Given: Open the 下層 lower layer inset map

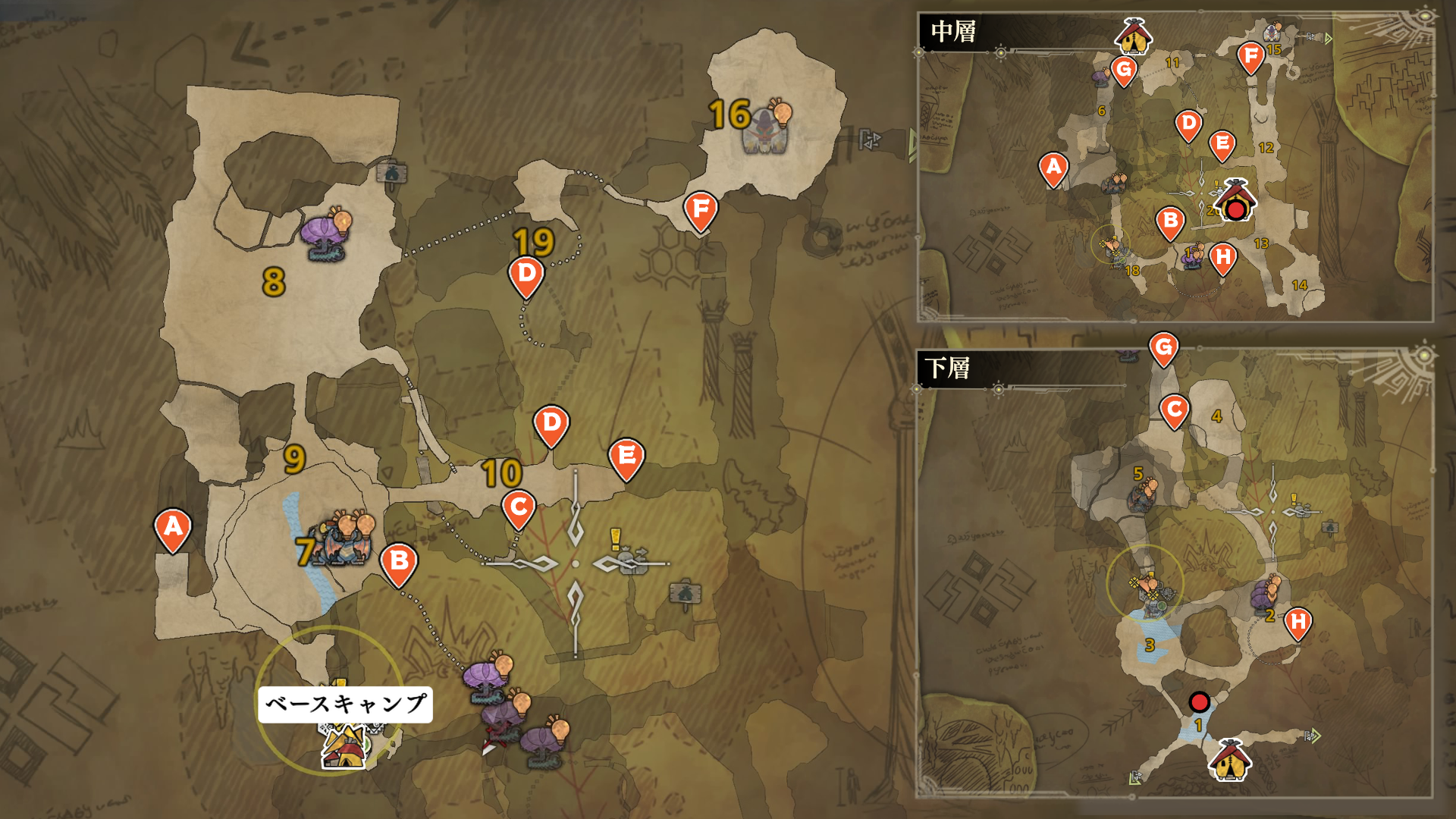Looking at the screenshot, I should (947, 369).
